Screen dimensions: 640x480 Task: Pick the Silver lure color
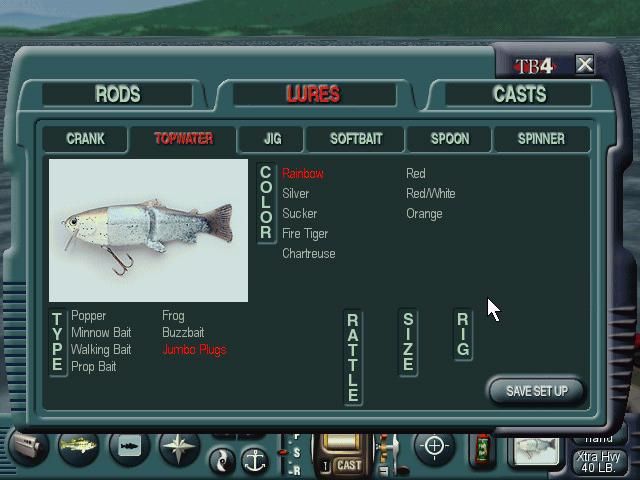point(296,194)
